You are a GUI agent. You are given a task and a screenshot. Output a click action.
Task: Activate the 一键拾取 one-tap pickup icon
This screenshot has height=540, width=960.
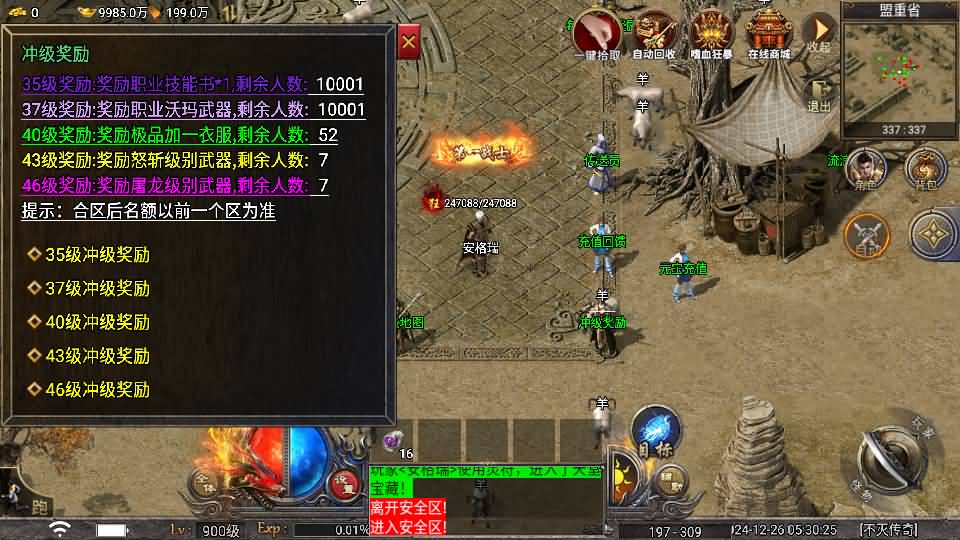coord(598,34)
